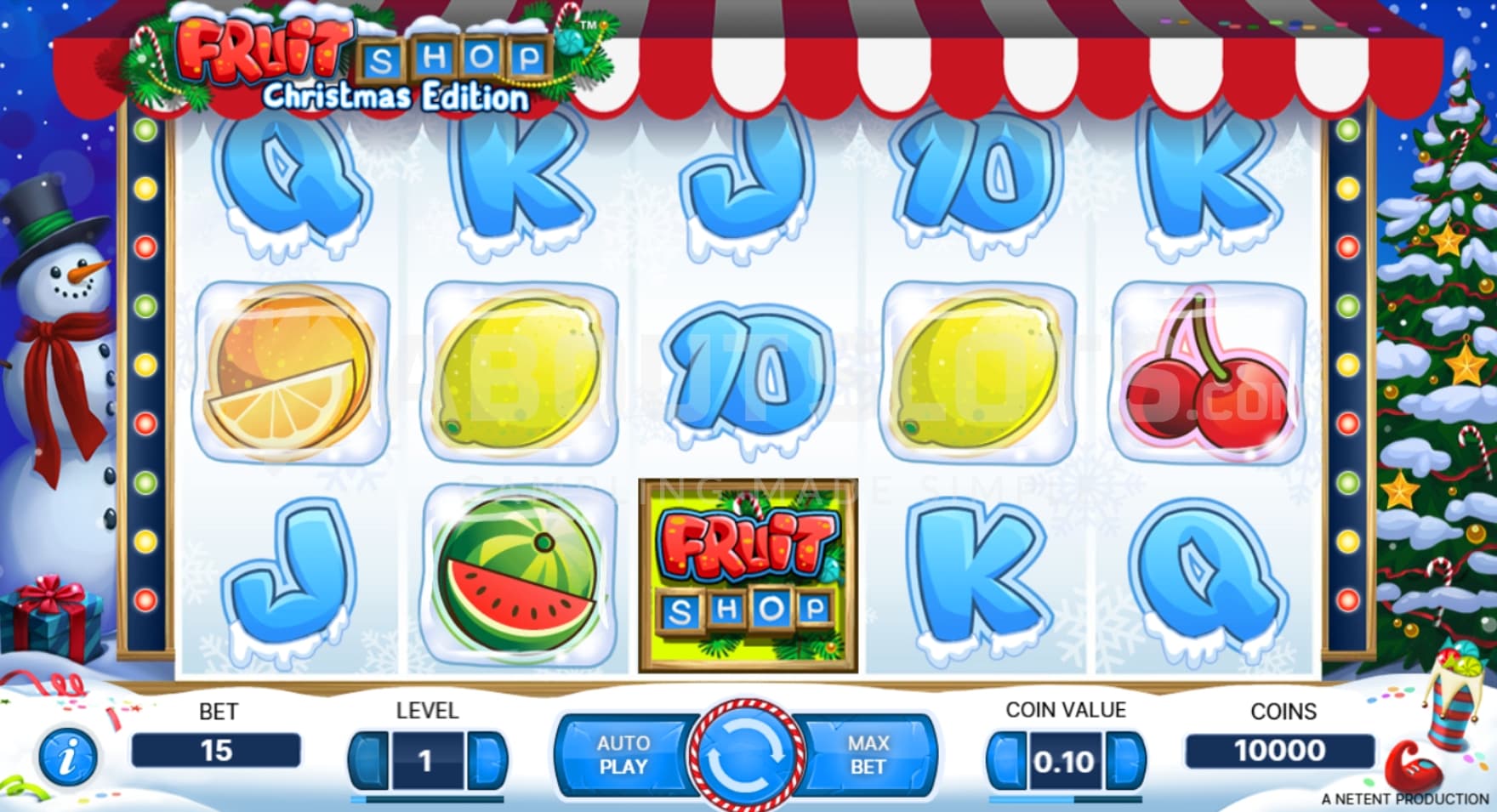Lower the coin value
Viewport: 1497px width, 812px height.
coord(1006,759)
